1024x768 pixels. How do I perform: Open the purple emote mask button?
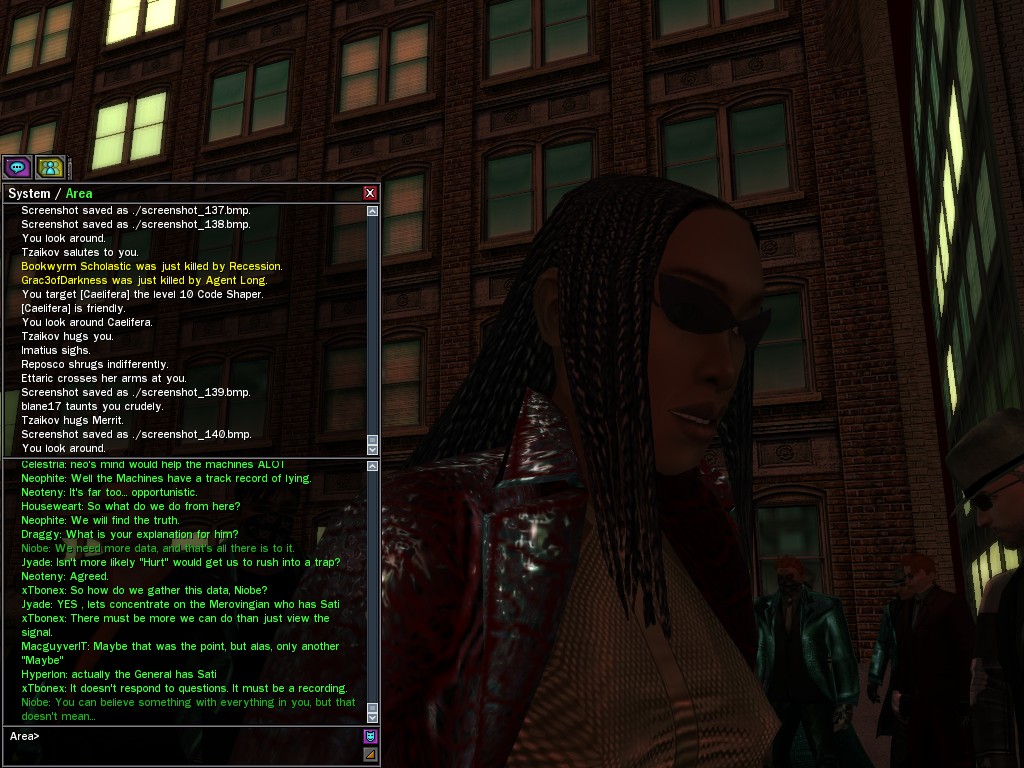370,737
